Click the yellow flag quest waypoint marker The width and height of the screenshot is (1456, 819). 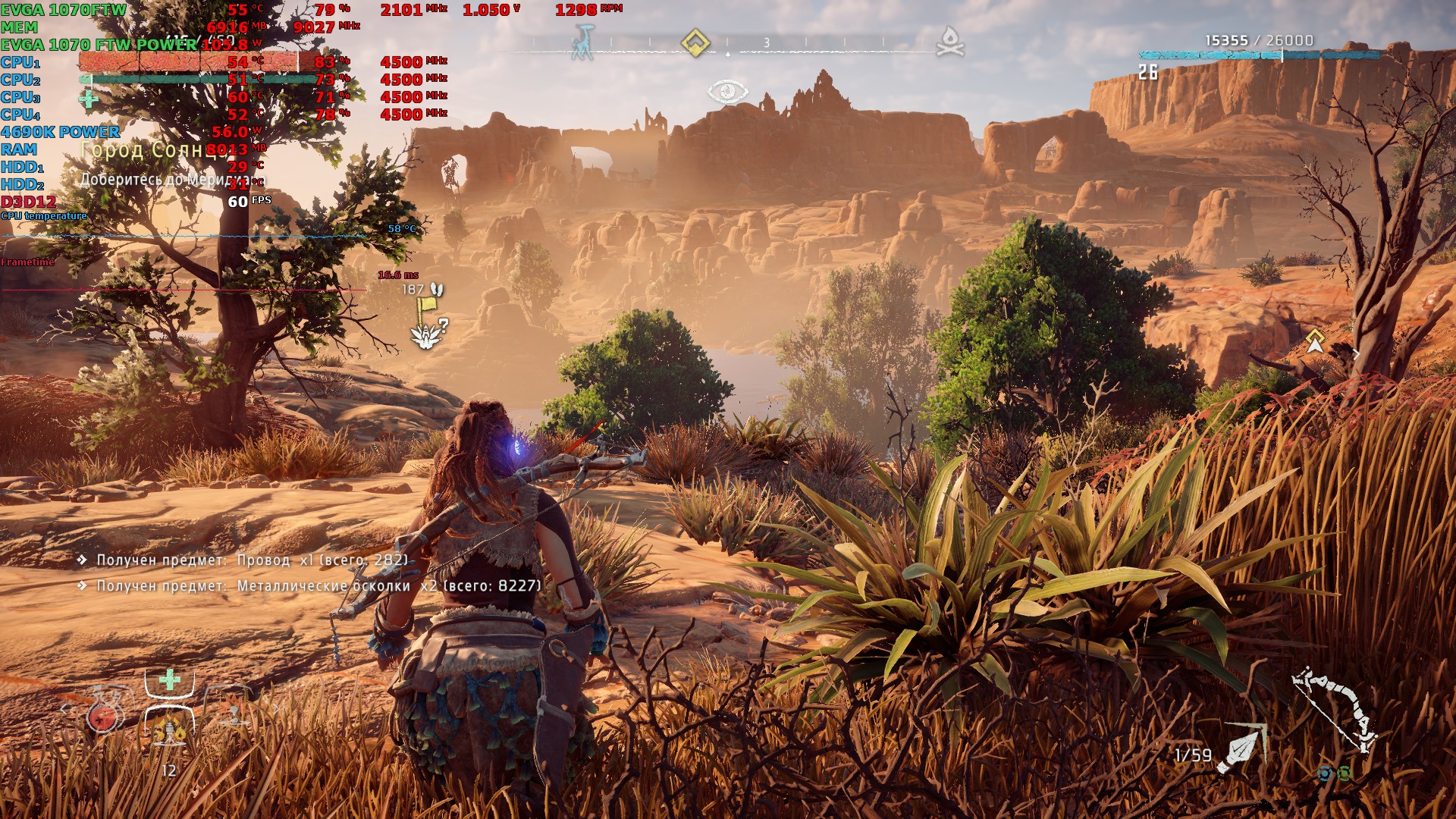(x=426, y=305)
